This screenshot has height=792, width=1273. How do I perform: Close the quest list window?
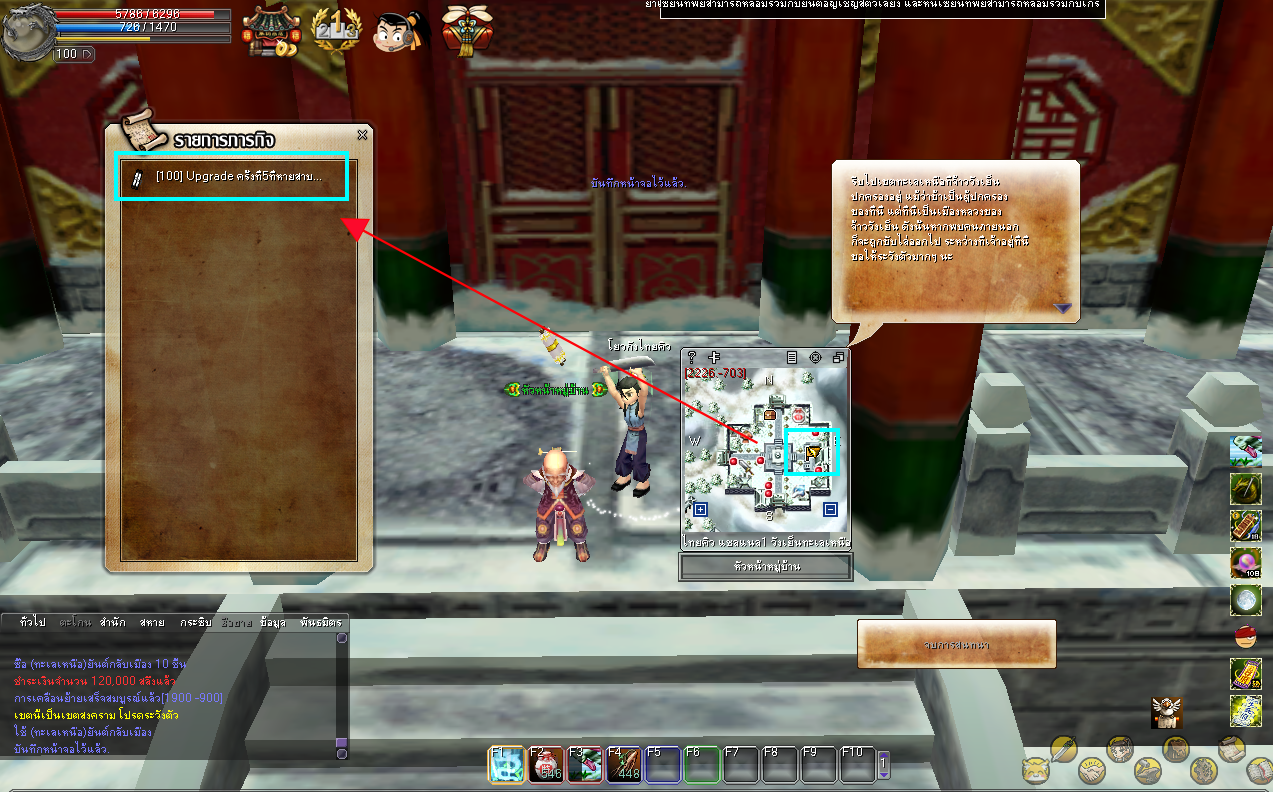[362, 135]
